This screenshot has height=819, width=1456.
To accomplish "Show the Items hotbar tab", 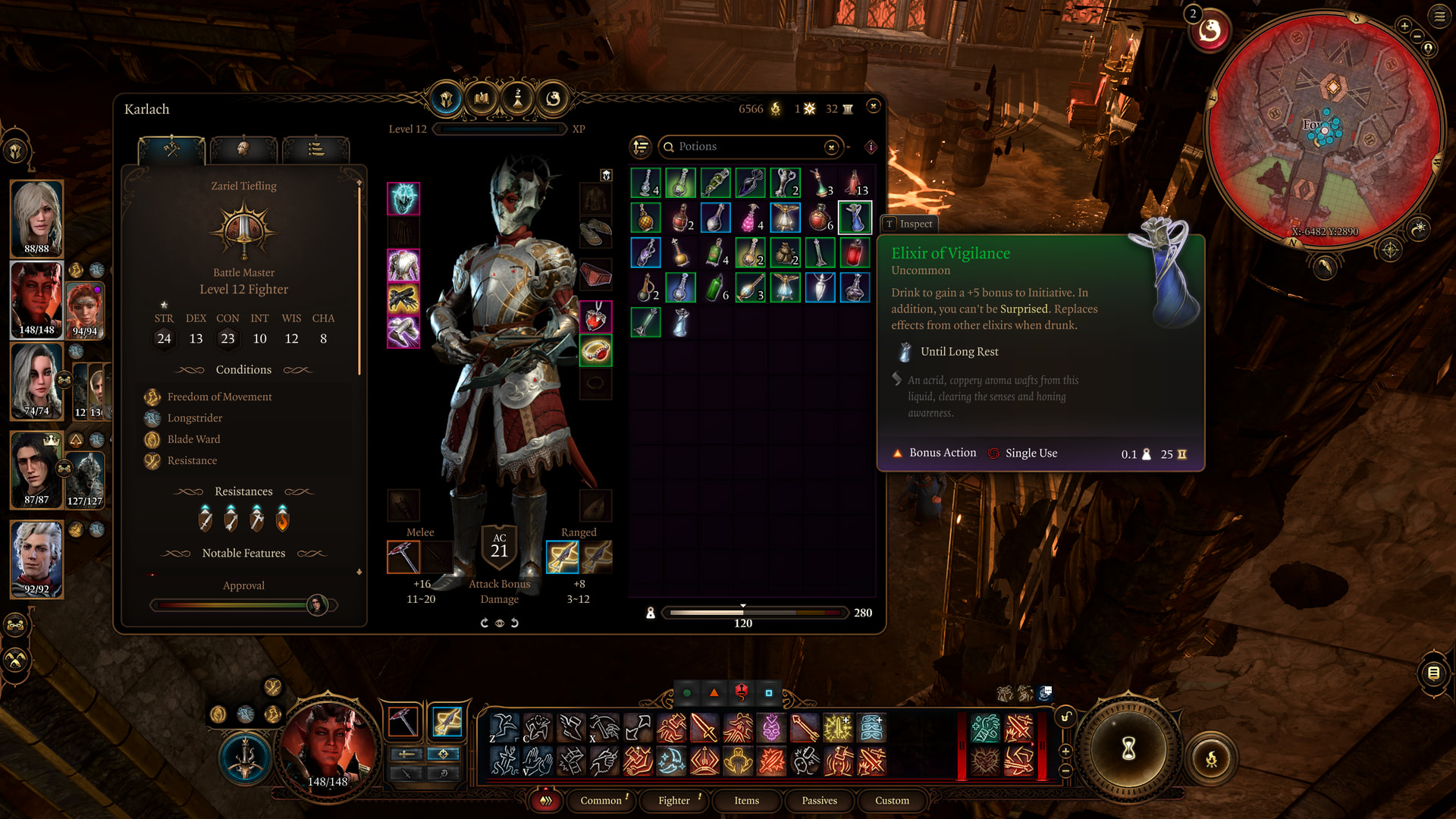I will click(747, 801).
